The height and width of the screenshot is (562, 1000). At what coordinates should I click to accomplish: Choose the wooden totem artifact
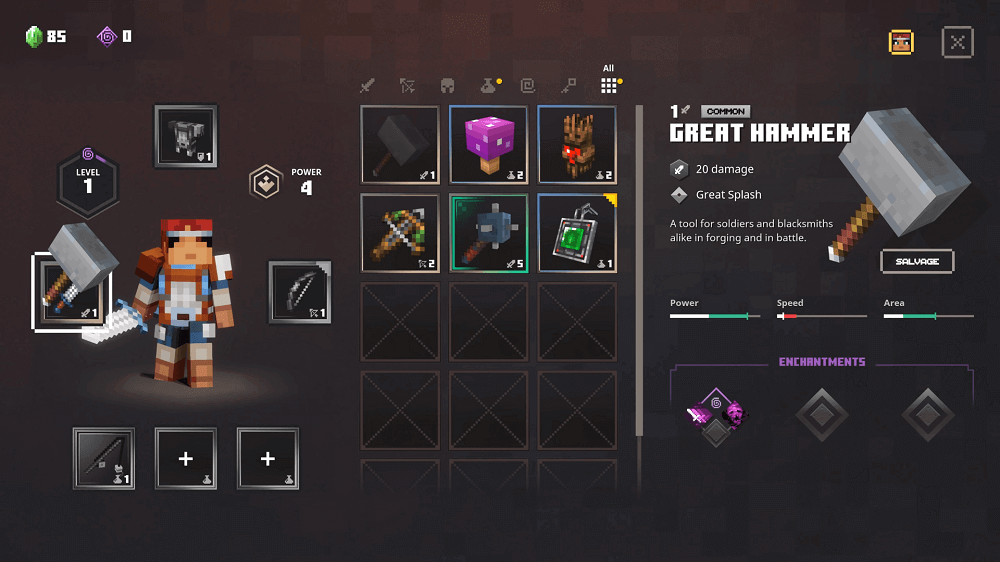pos(577,145)
